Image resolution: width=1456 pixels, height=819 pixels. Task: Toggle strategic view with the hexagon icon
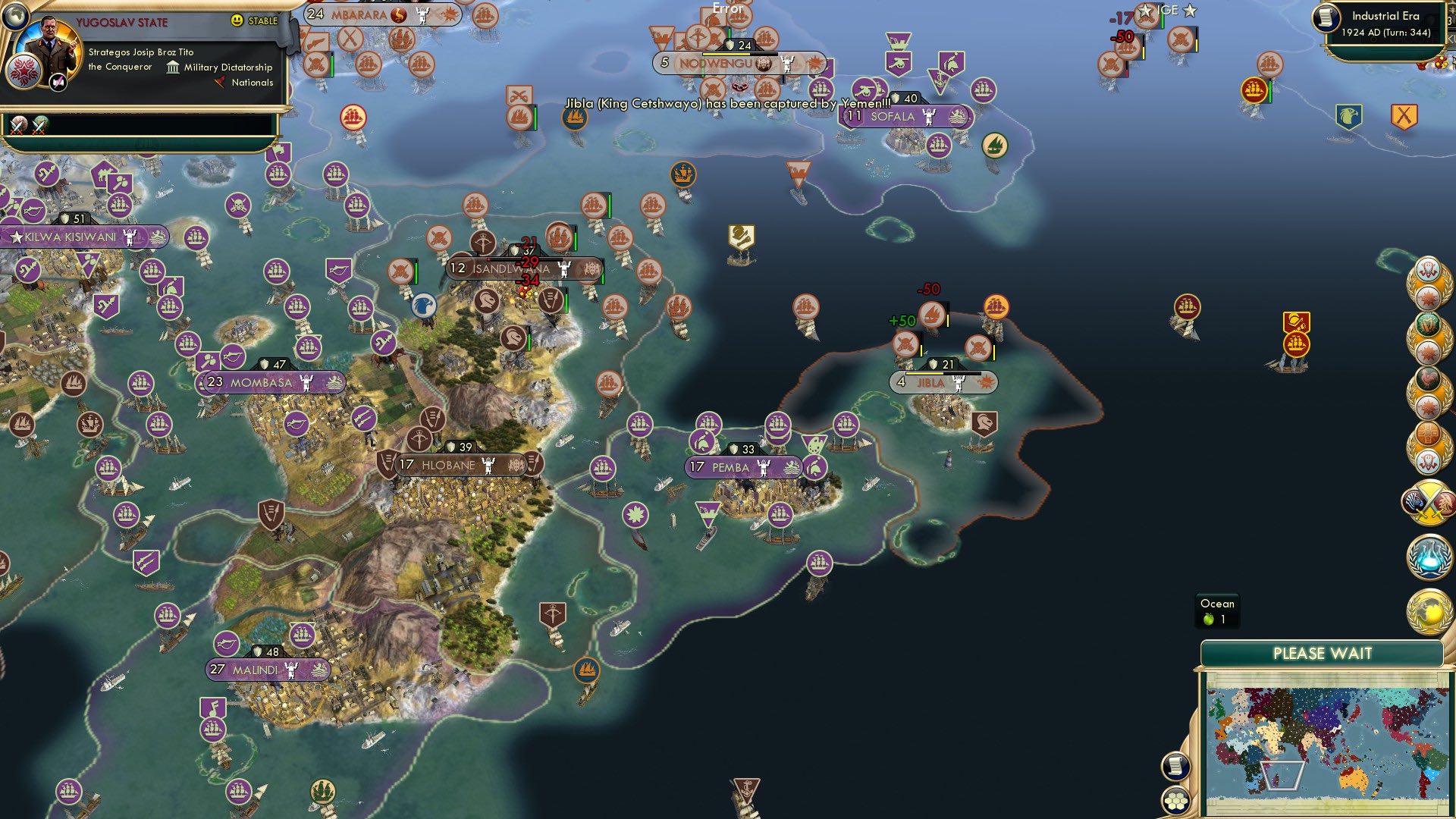[x=1175, y=801]
